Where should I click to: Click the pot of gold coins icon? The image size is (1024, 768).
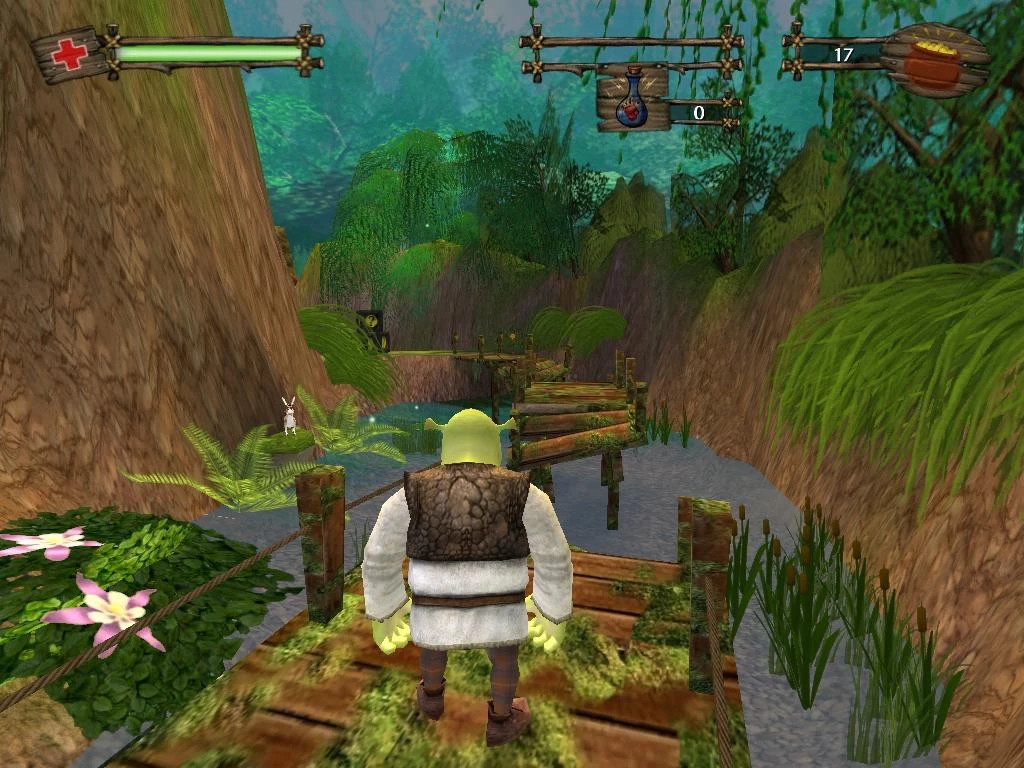tap(933, 60)
